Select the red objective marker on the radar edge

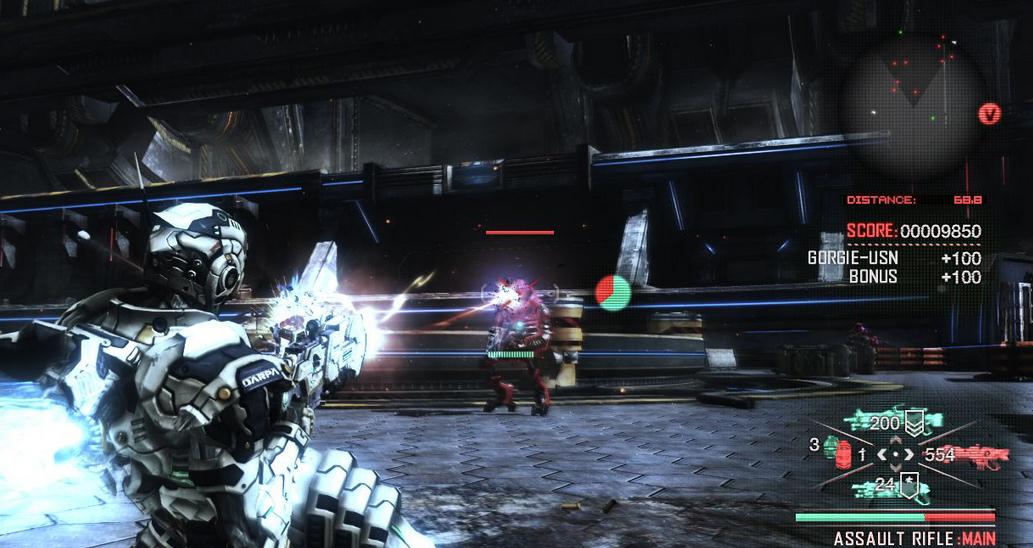pyautogui.click(x=989, y=113)
